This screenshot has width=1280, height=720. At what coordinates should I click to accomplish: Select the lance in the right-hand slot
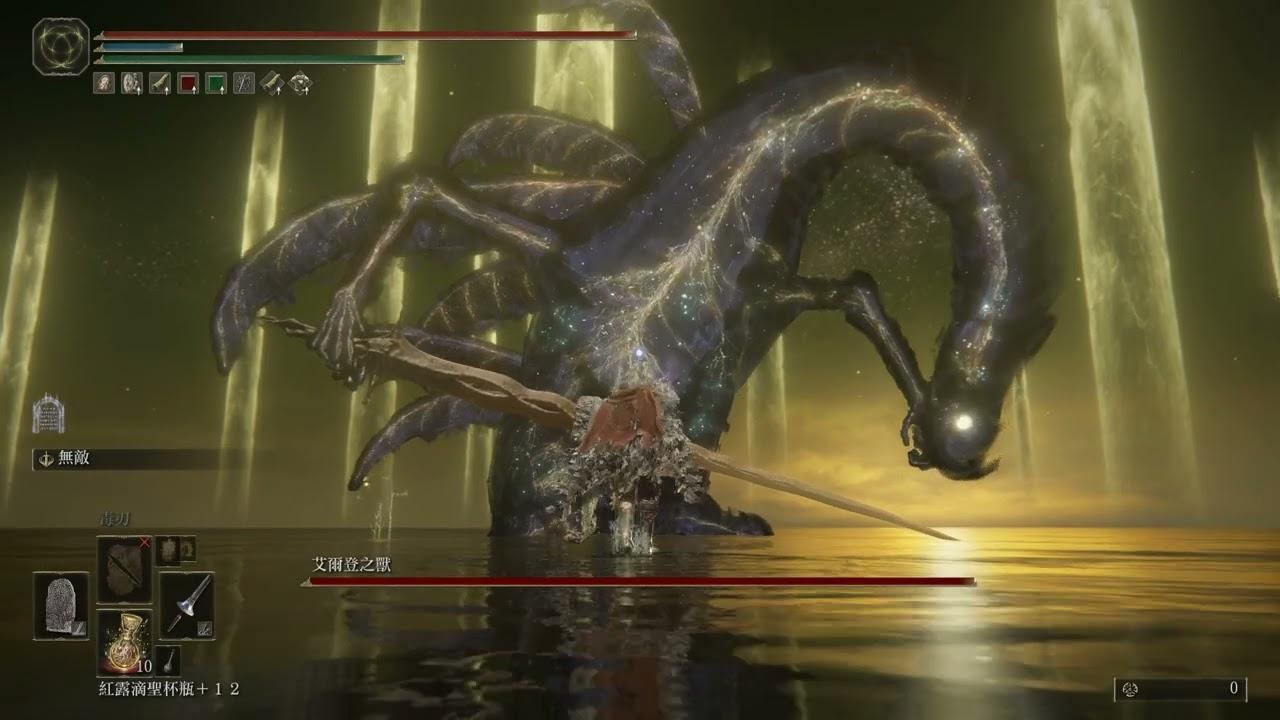pos(187,605)
